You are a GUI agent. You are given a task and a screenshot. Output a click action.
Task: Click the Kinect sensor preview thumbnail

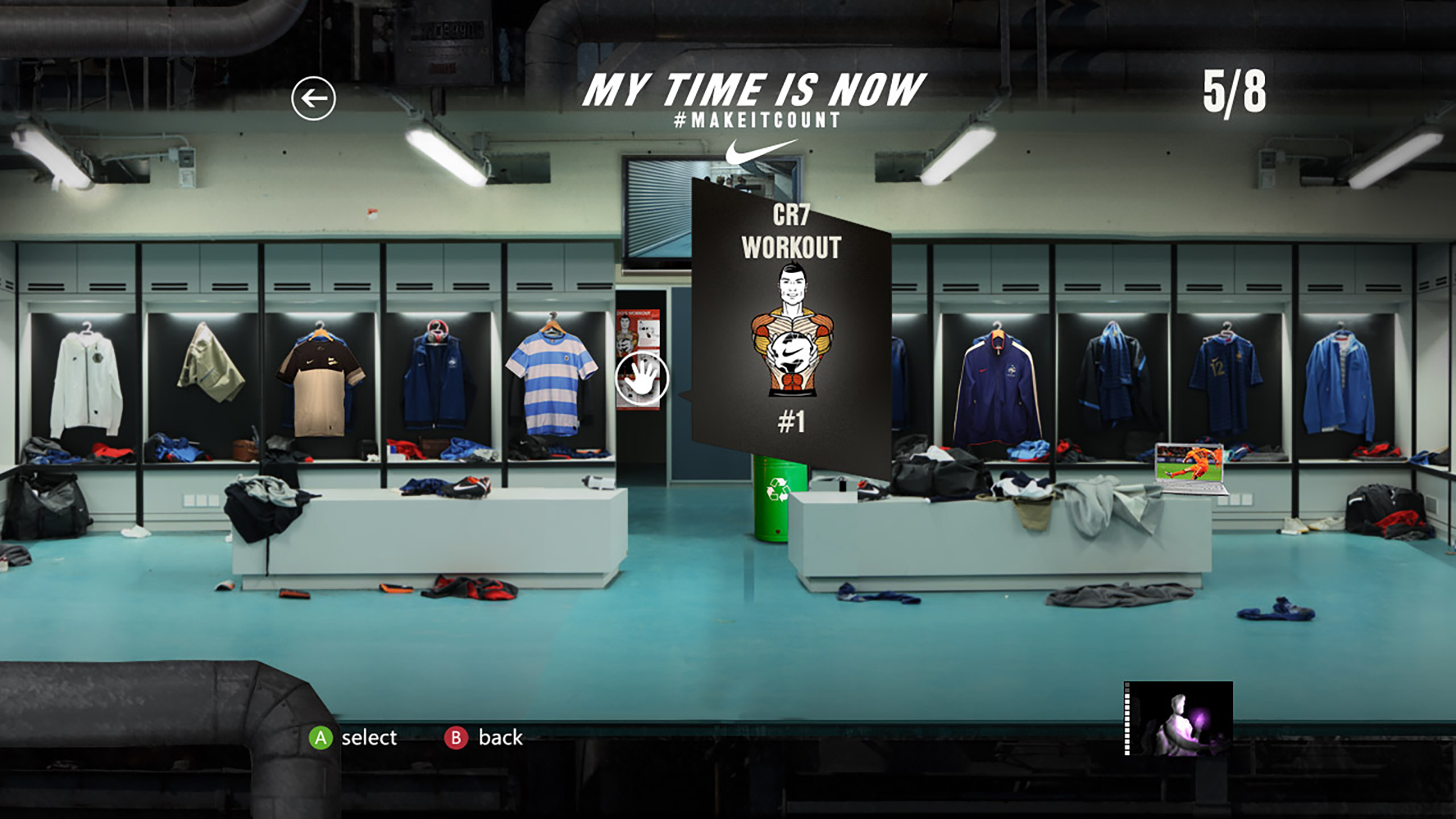pos(1178,718)
